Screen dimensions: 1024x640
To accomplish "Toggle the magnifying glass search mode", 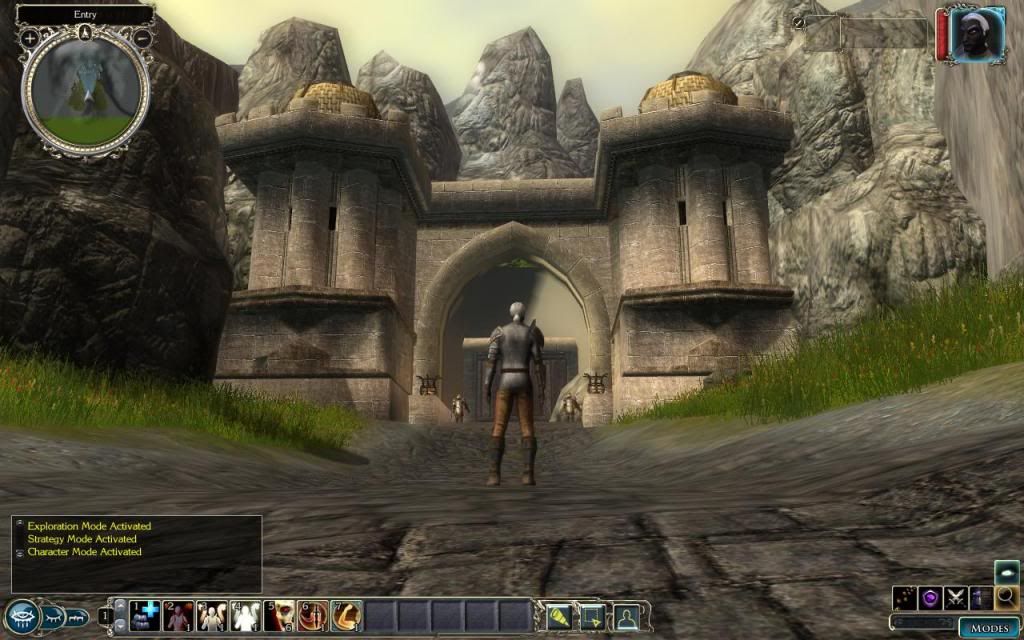I will (x=1006, y=598).
